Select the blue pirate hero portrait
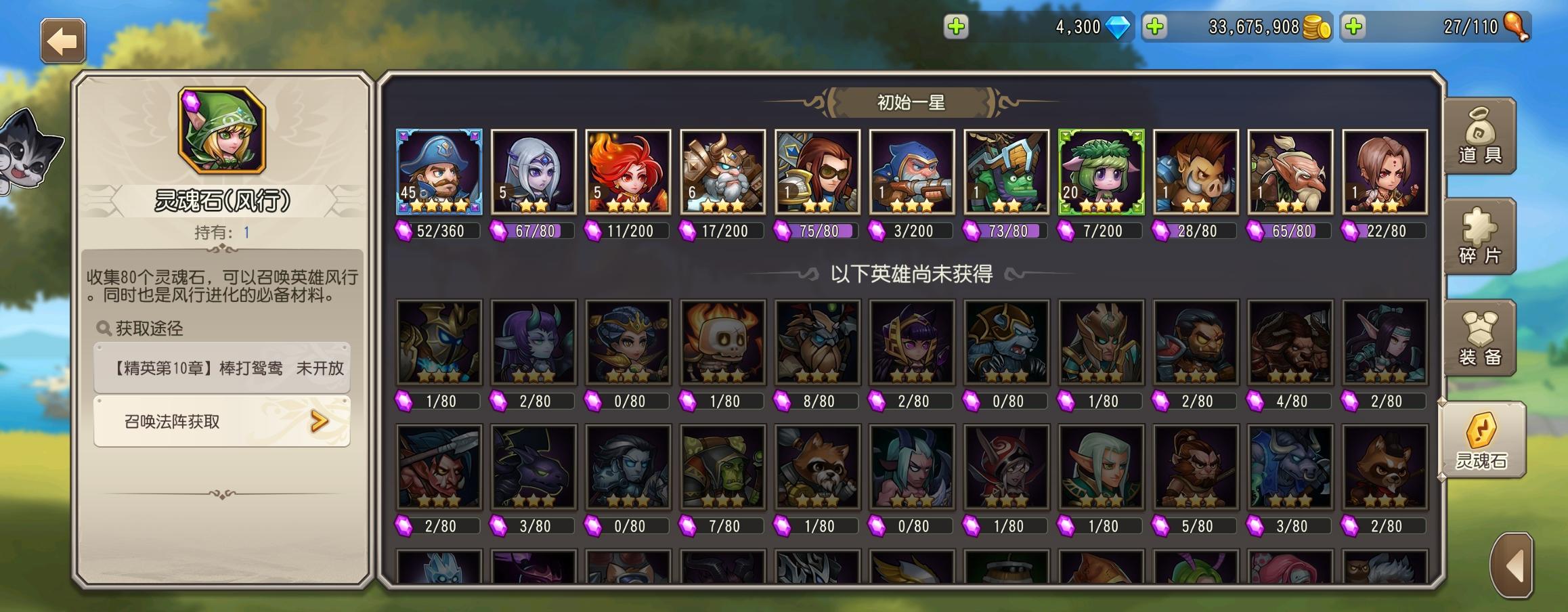Viewport: 1568px width, 612px height. pyautogui.click(x=438, y=171)
